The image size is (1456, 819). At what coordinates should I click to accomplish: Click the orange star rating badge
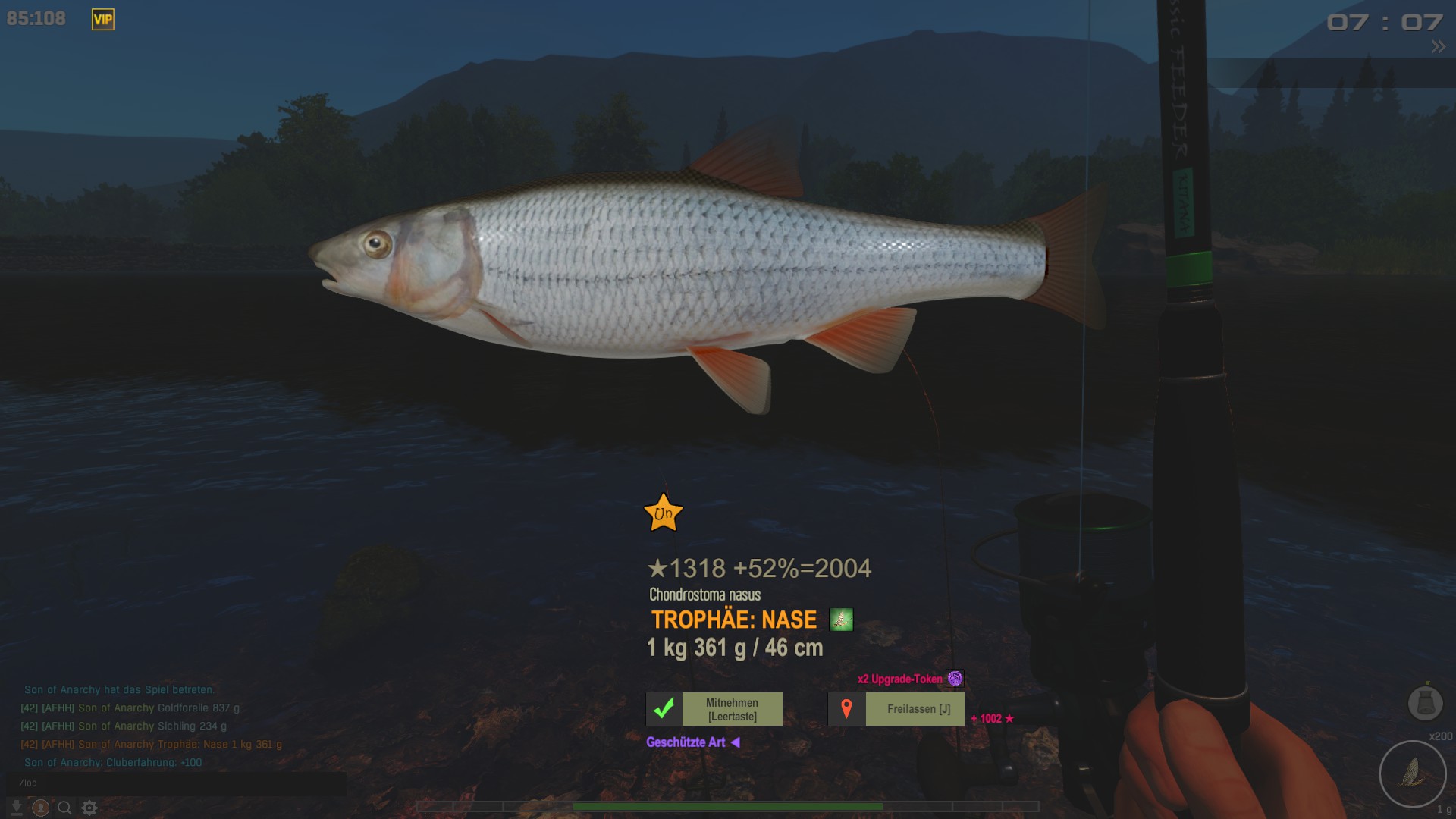(x=664, y=513)
